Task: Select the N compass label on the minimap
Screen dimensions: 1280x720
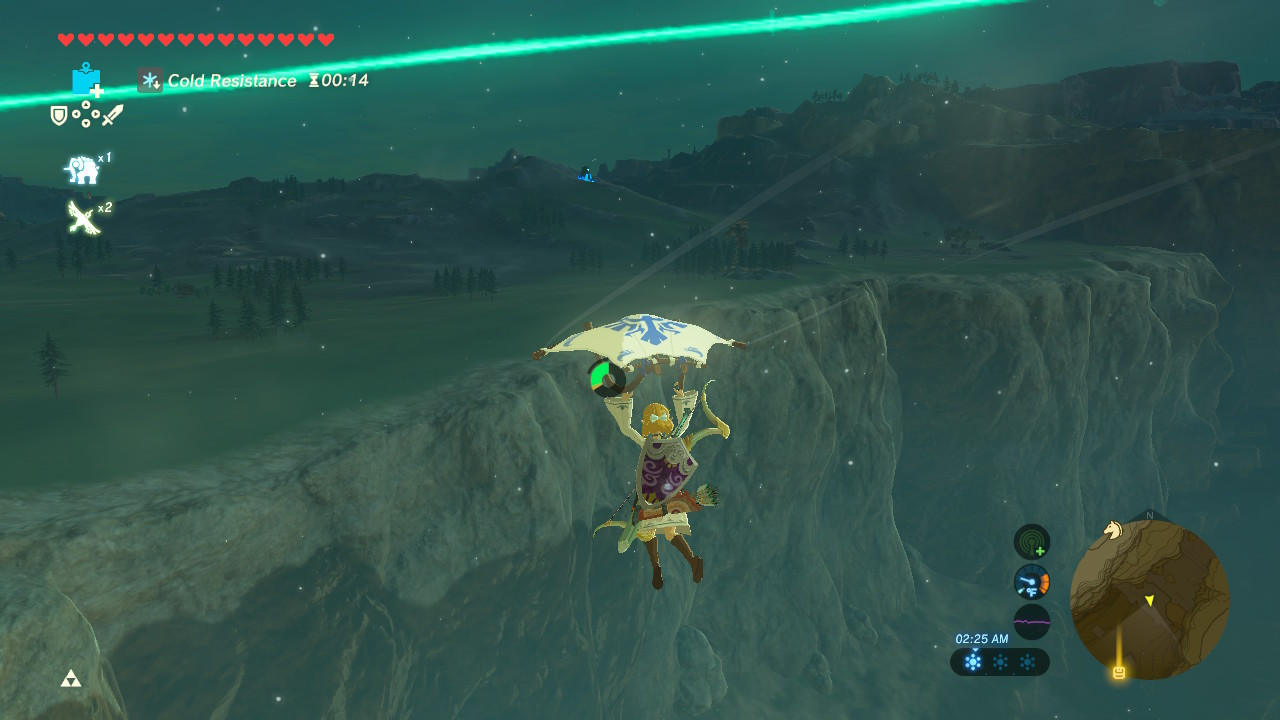Action: tap(1150, 515)
